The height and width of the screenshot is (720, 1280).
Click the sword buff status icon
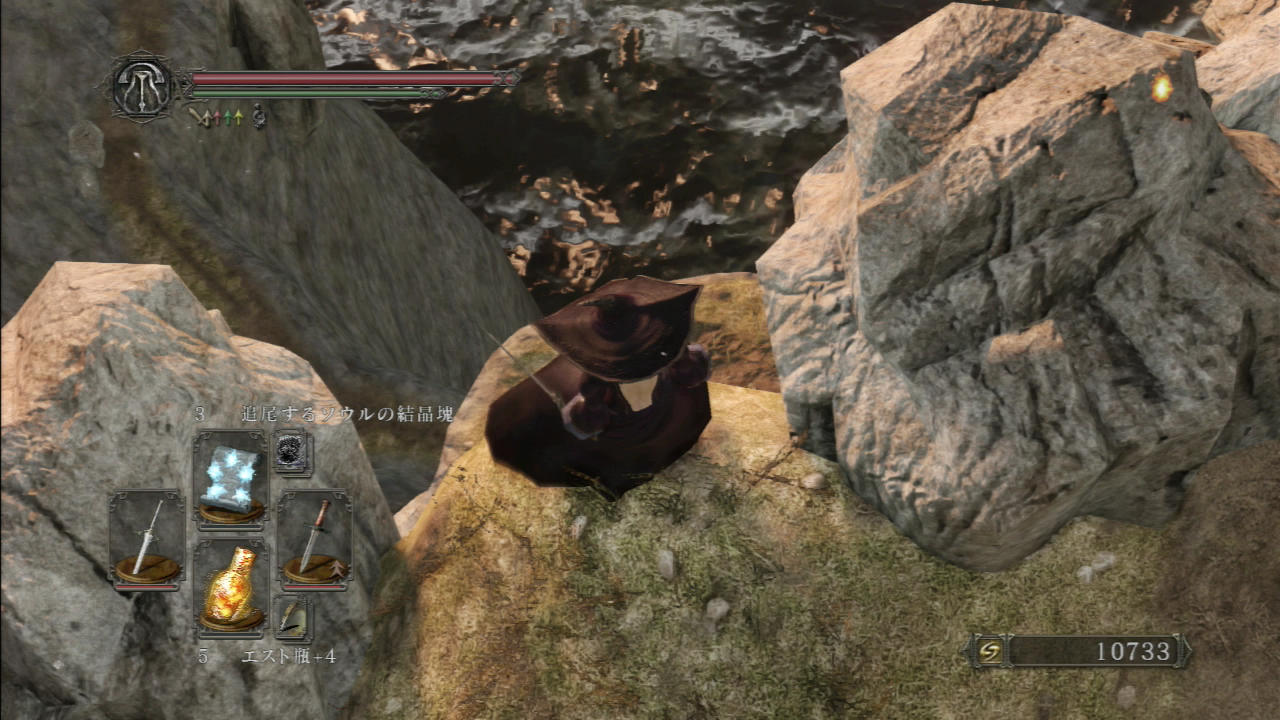pyautogui.click(x=203, y=116)
